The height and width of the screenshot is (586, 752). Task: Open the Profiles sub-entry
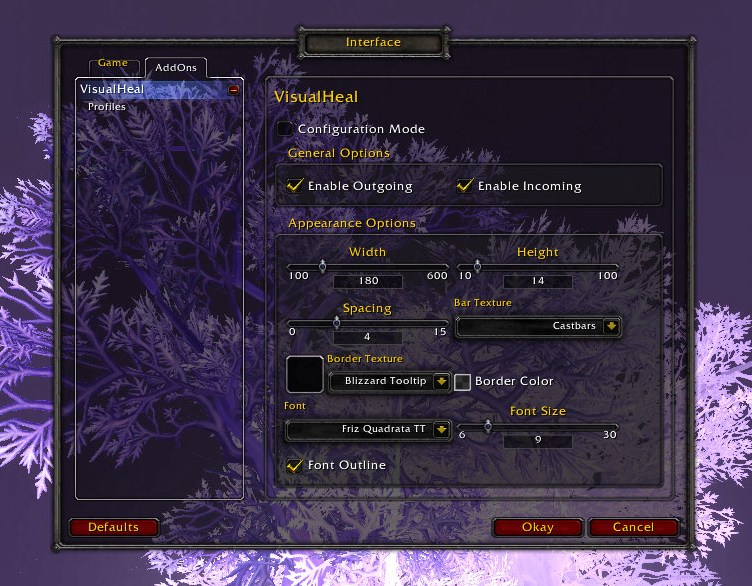(106, 106)
